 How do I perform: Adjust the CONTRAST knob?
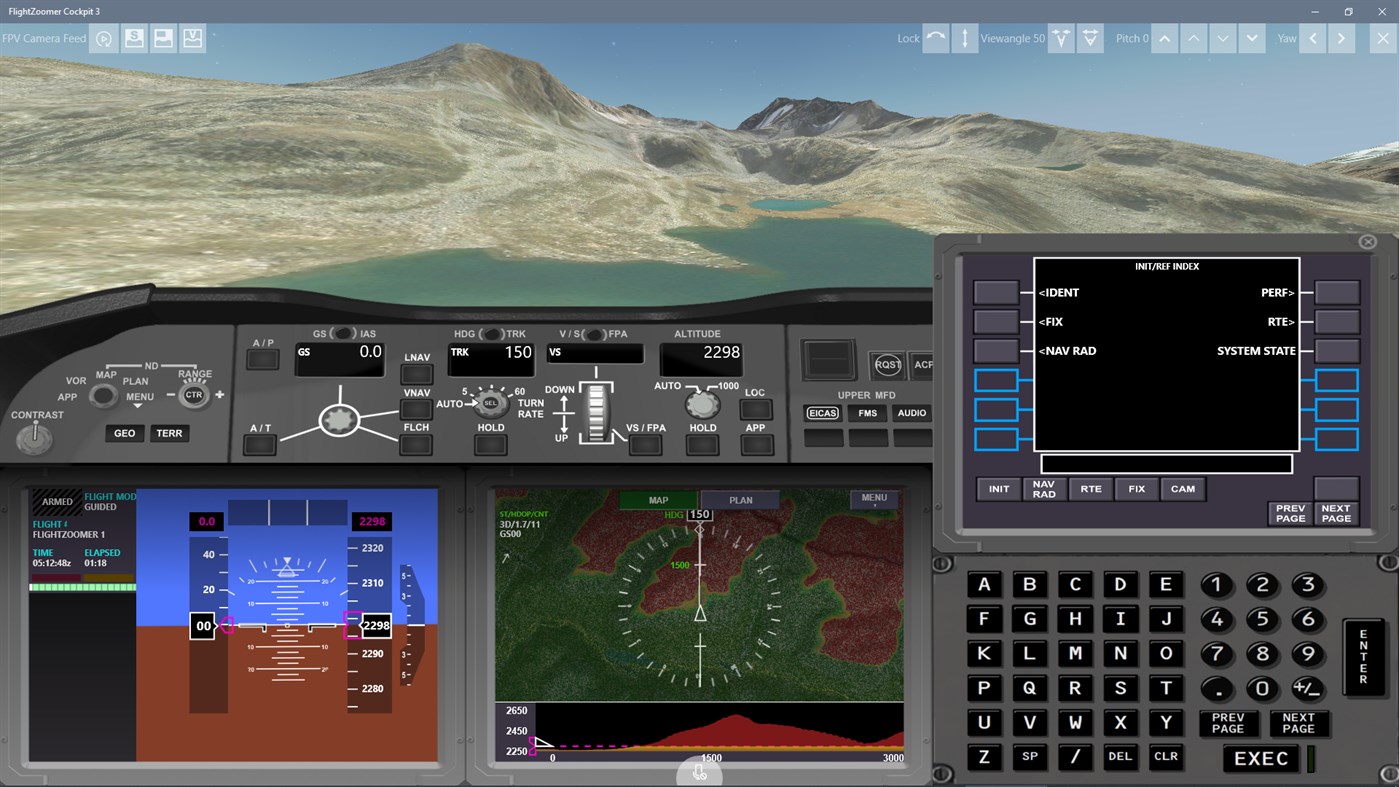35,440
